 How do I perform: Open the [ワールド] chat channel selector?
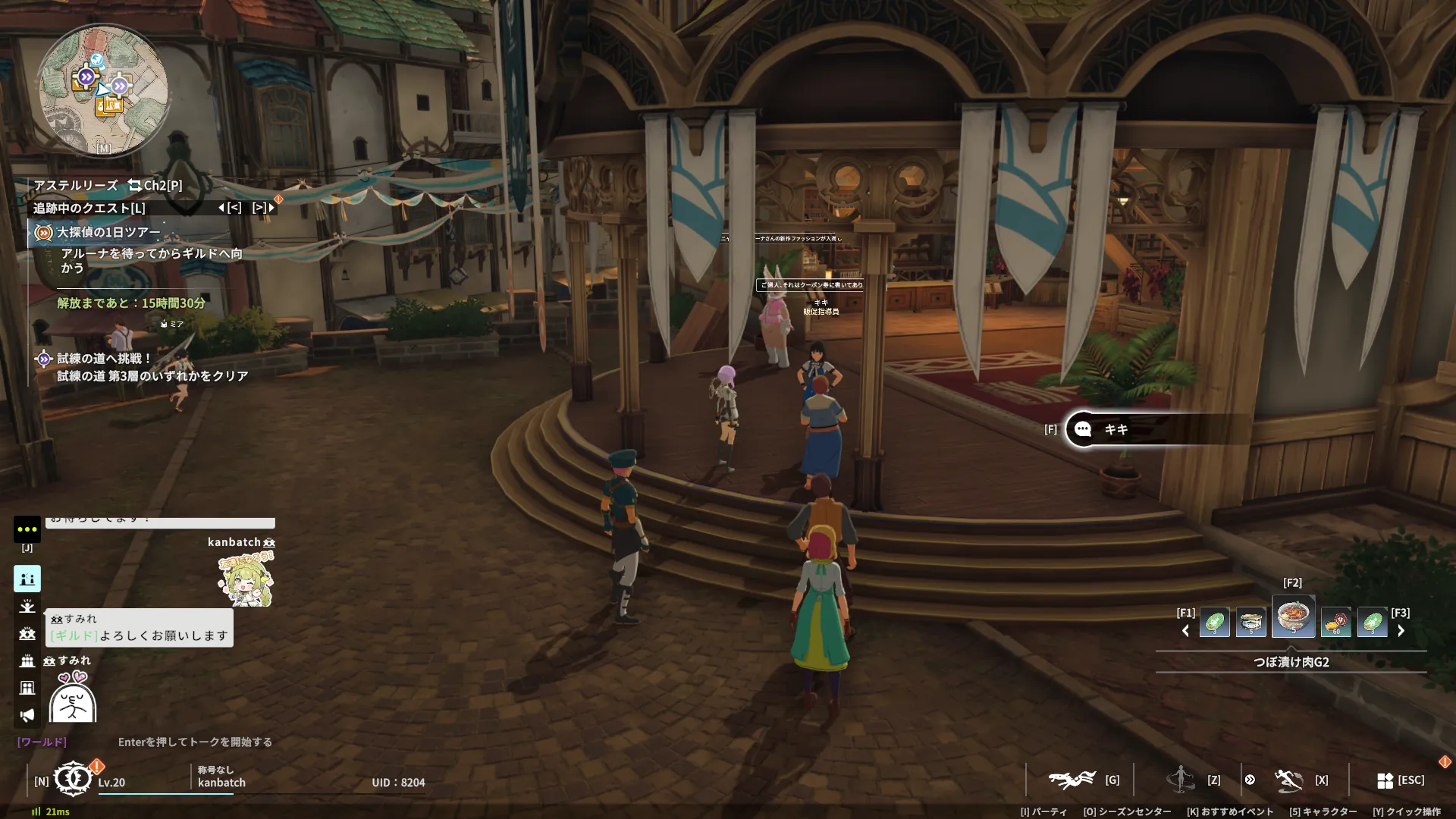coord(42,742)
